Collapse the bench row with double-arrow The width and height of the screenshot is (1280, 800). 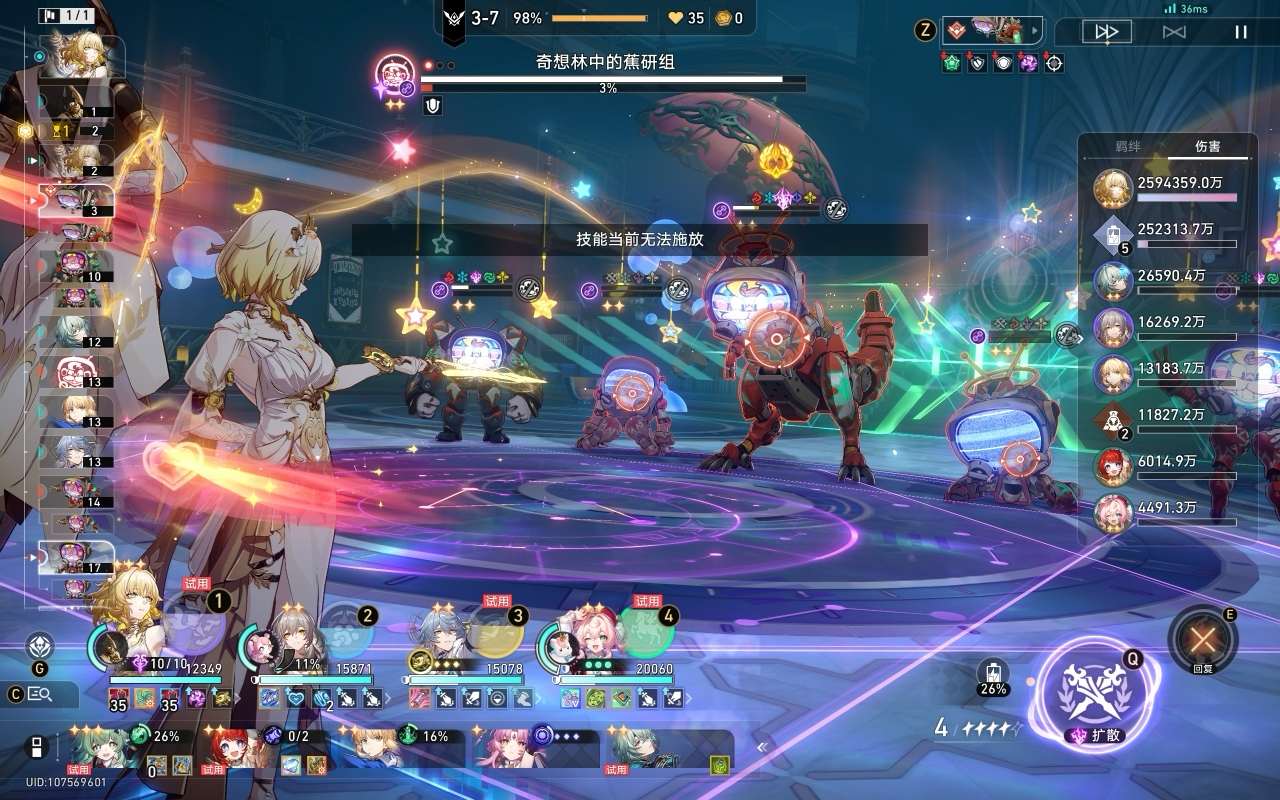click(x=761, y=746)
